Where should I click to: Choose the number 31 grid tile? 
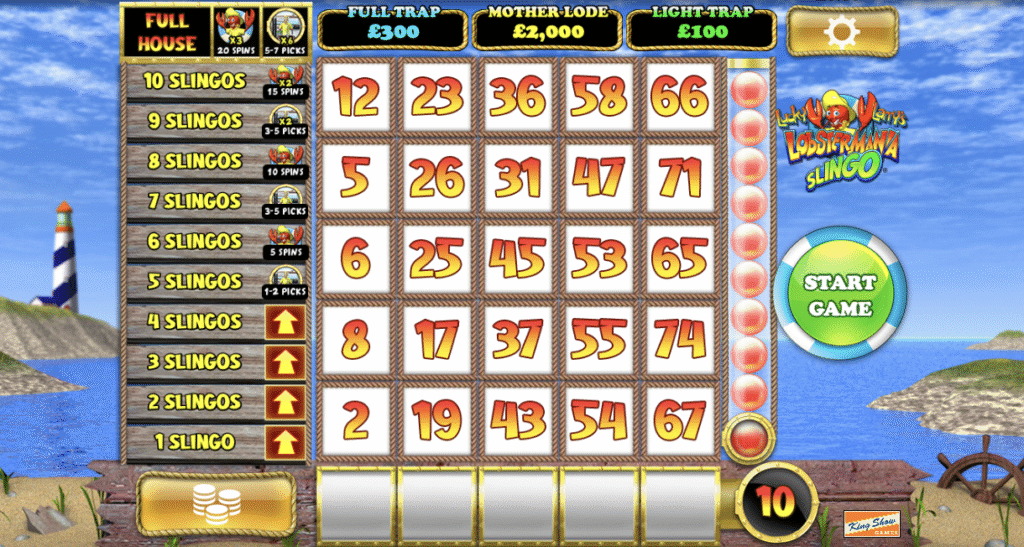point(517,178)
